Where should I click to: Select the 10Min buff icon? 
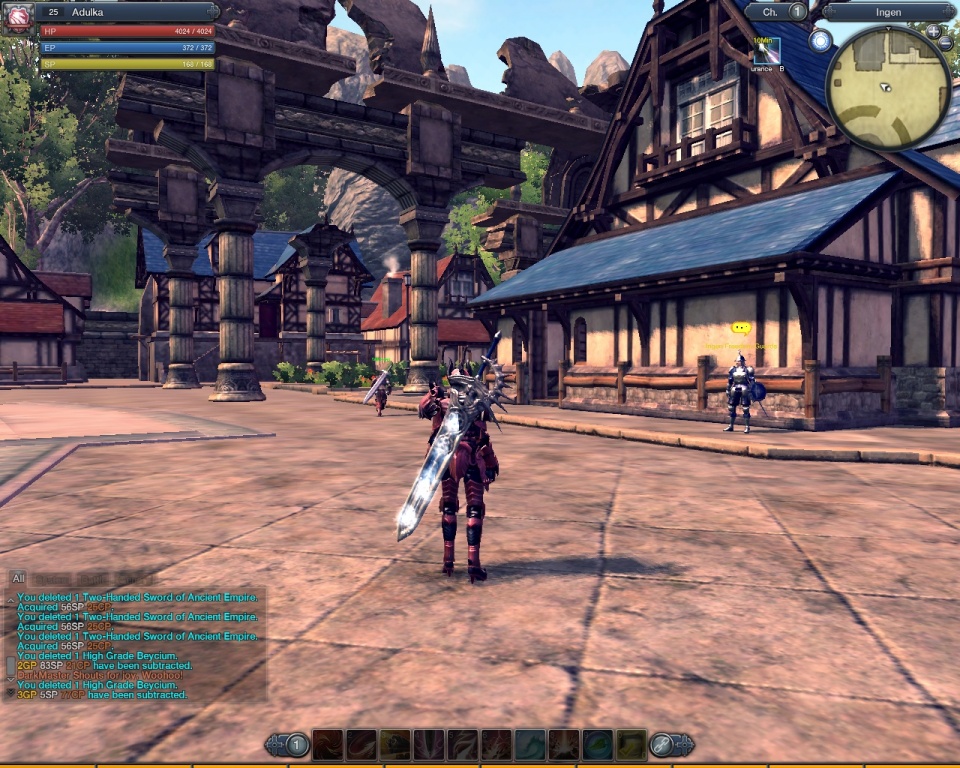pyautogui.click(x=767, y=52)
